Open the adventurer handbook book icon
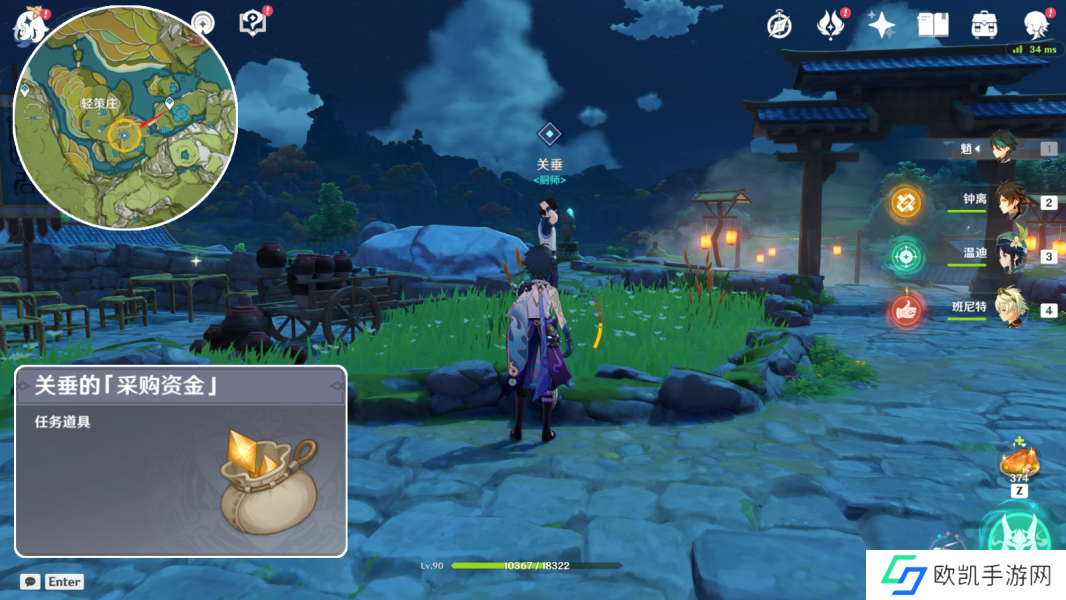1066x600 pixels. click(932, 25)
